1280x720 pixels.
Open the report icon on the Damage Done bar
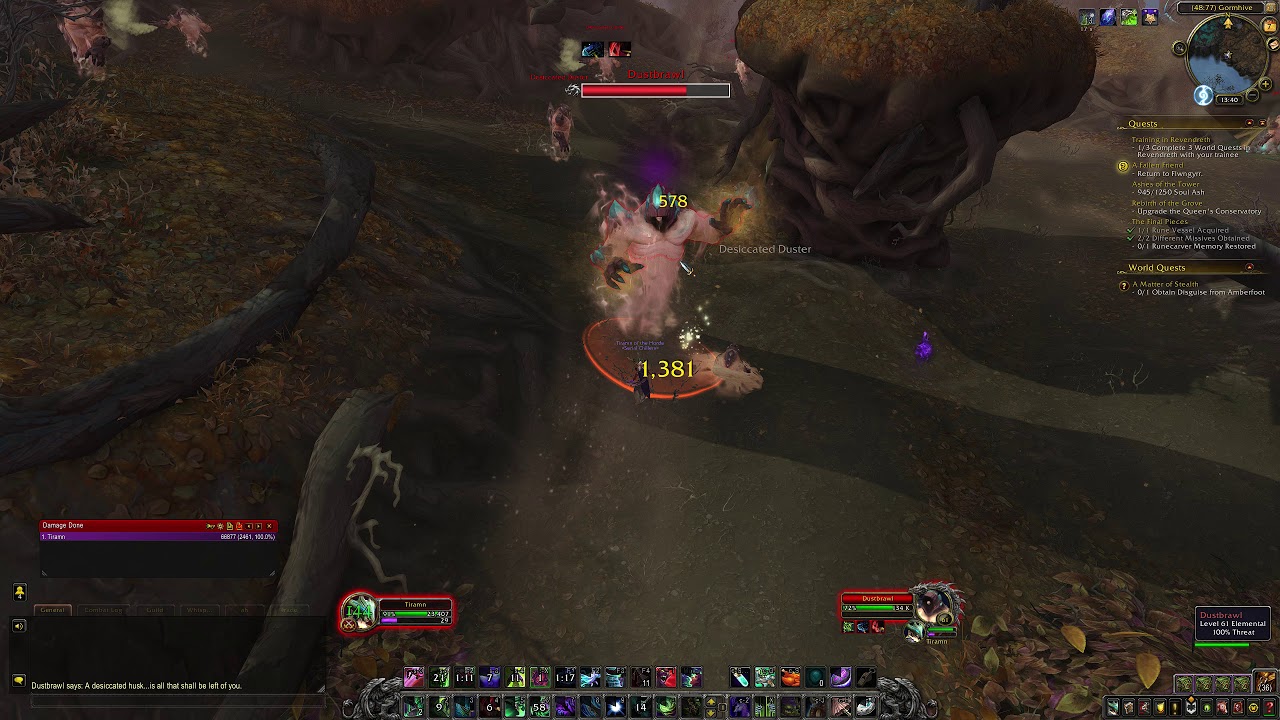229,526
